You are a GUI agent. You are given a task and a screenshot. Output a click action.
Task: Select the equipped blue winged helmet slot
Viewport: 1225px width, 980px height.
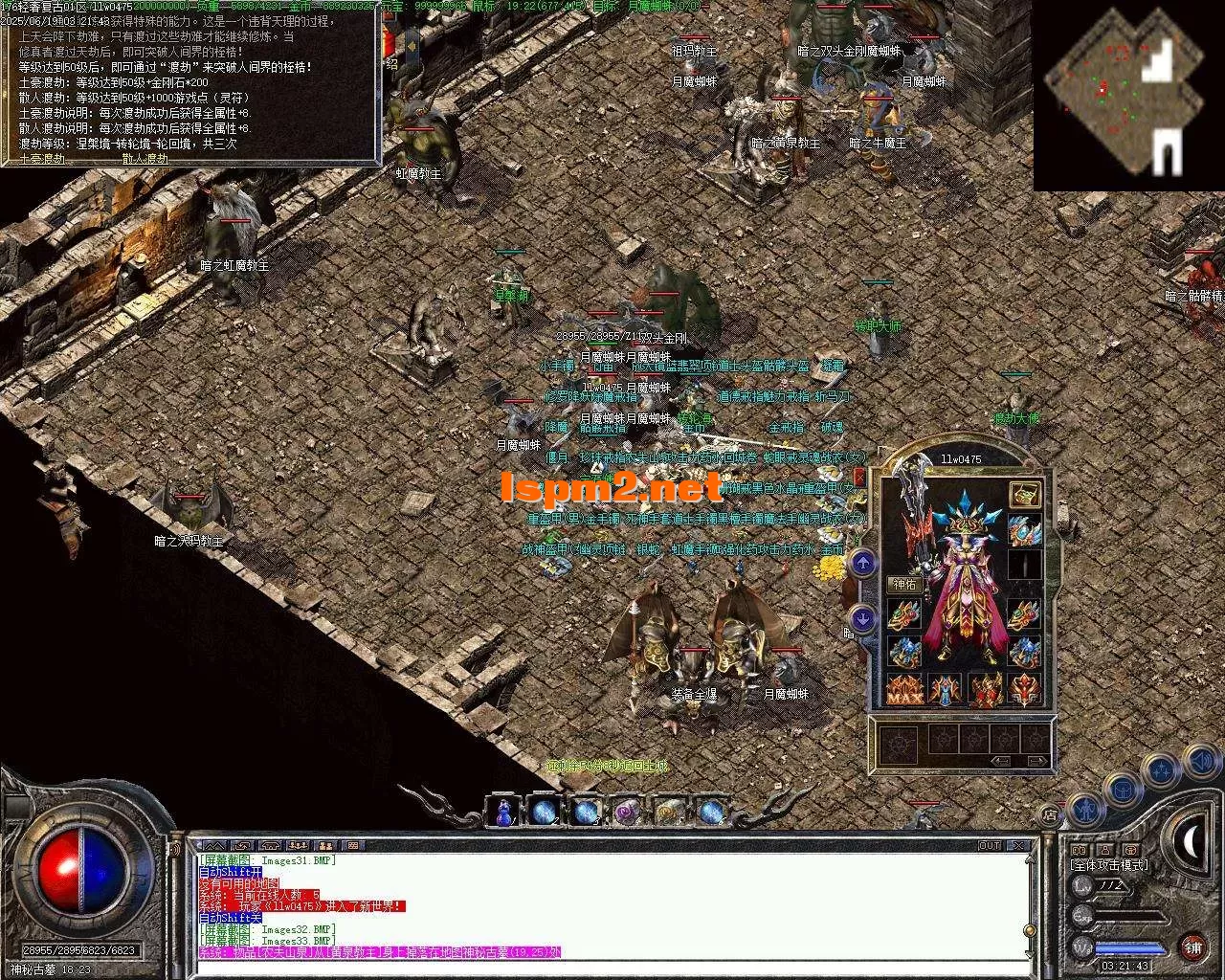[x=1024, y=529]
